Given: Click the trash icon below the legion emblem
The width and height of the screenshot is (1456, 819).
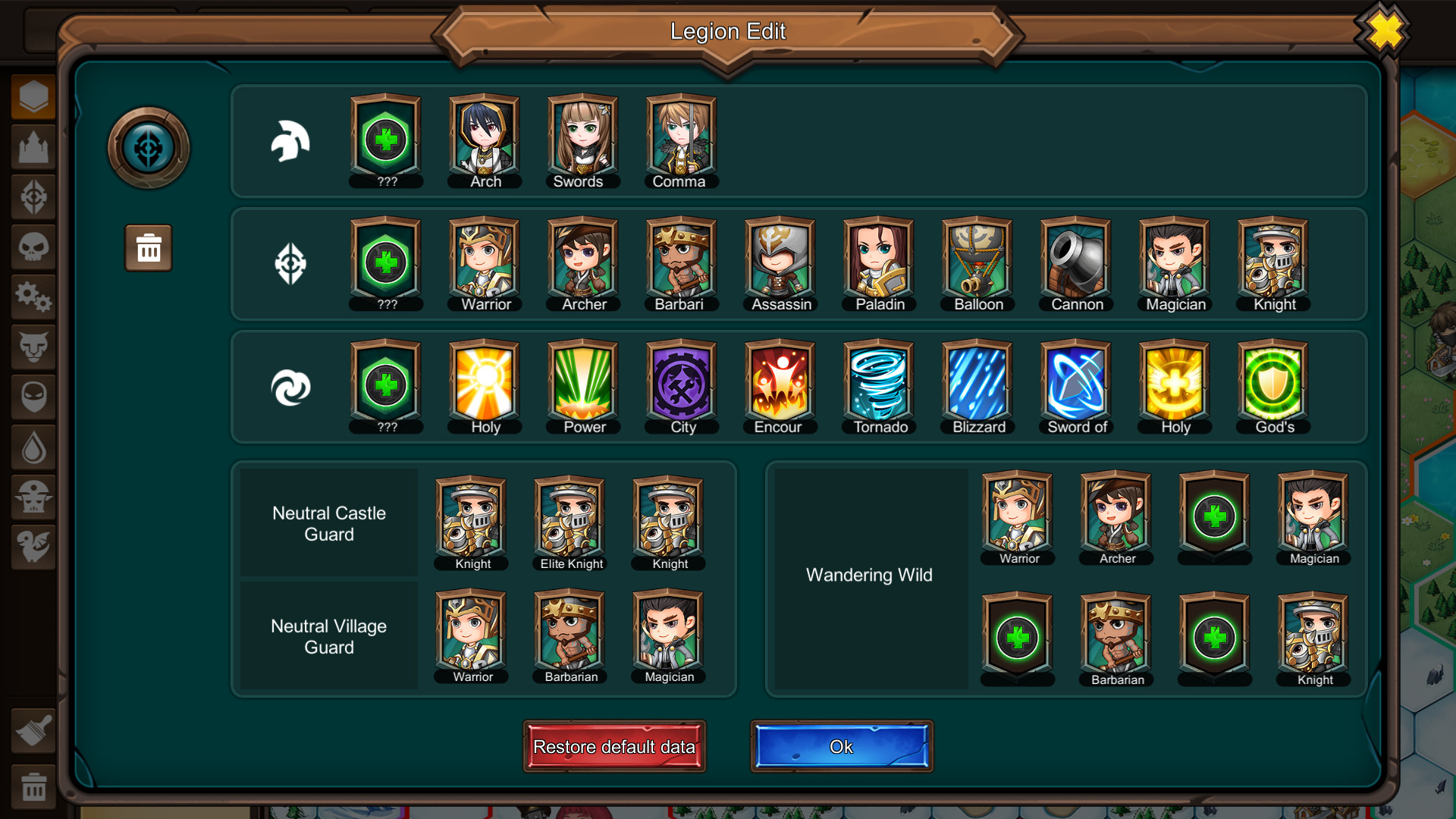Looking at the screenshot, I should [x=148, y=247].
